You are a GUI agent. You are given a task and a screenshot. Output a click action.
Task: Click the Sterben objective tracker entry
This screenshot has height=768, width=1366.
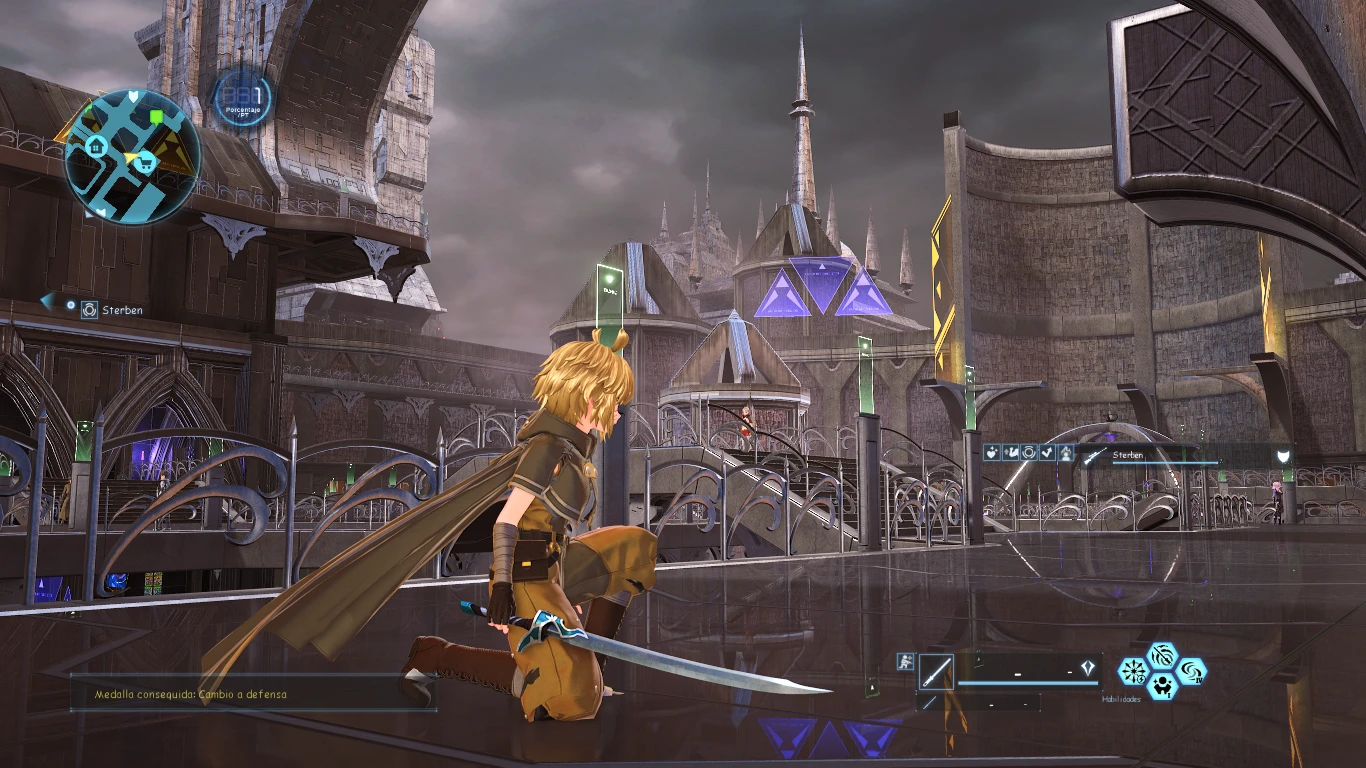(x=121, y=310)
